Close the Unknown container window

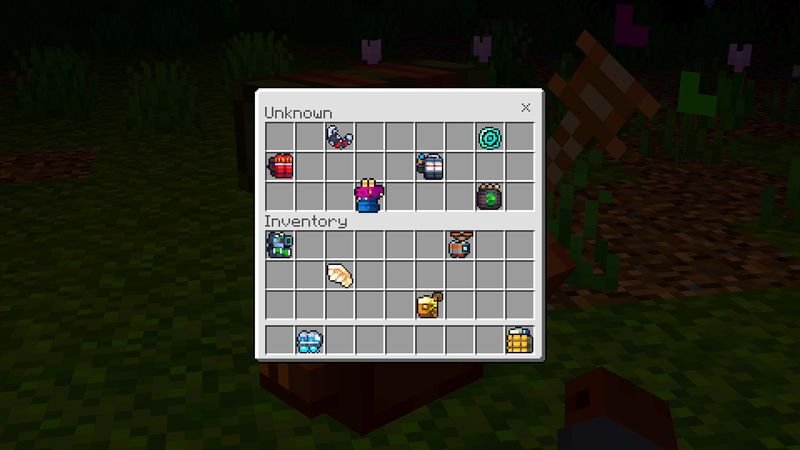coord(526,108)
